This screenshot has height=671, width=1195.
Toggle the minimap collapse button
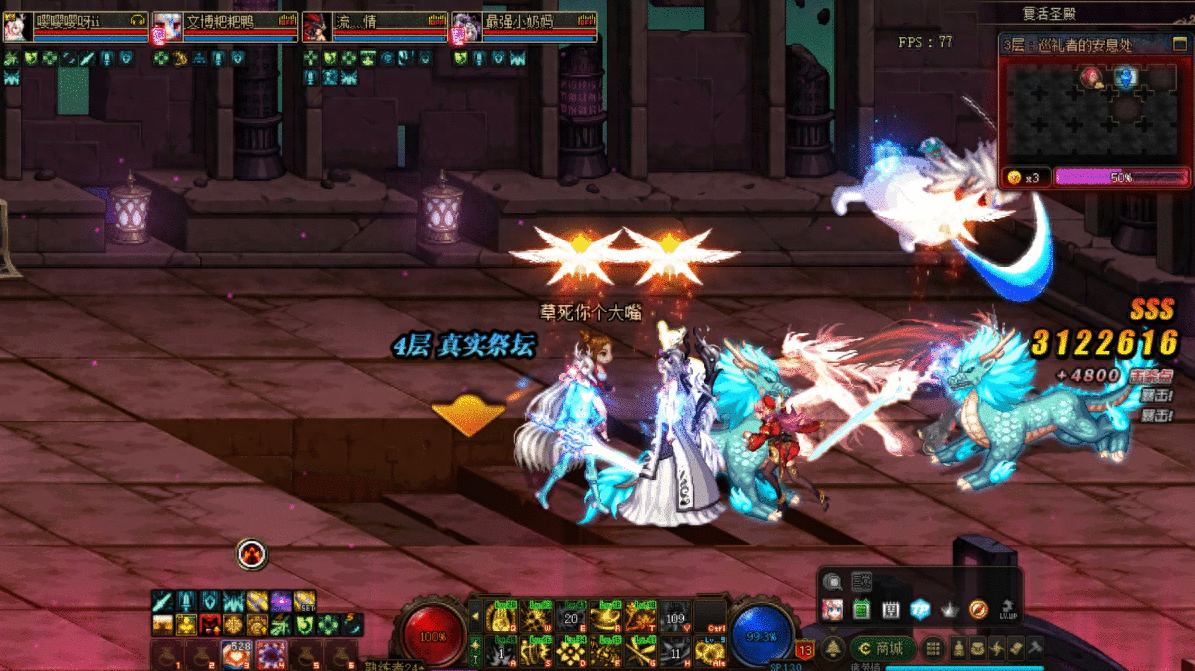pyautogui.click(x=1178, y=44)
